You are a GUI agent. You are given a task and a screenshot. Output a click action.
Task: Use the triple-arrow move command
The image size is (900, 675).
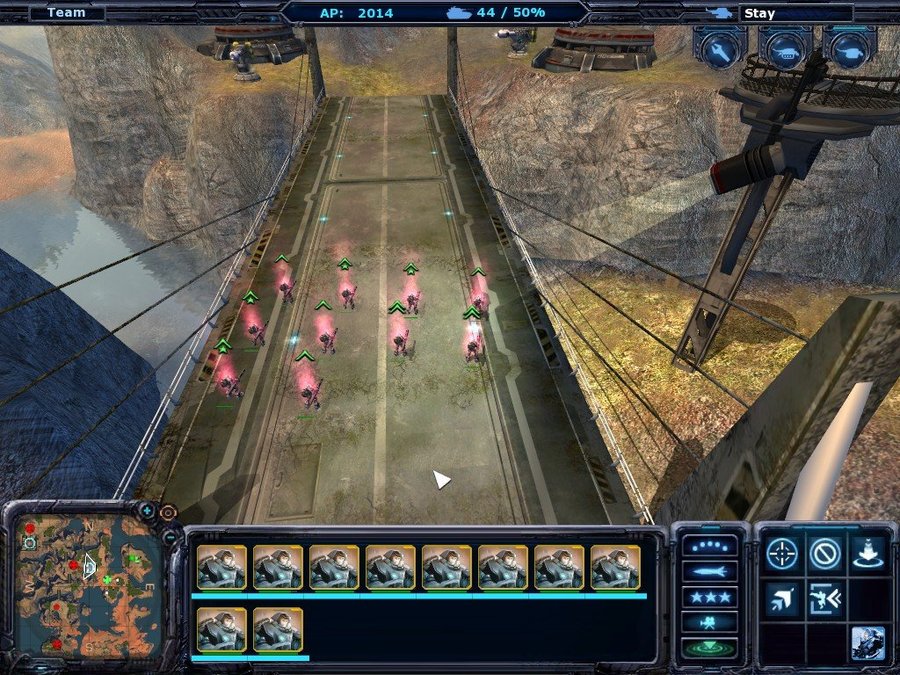coord(782,598)
